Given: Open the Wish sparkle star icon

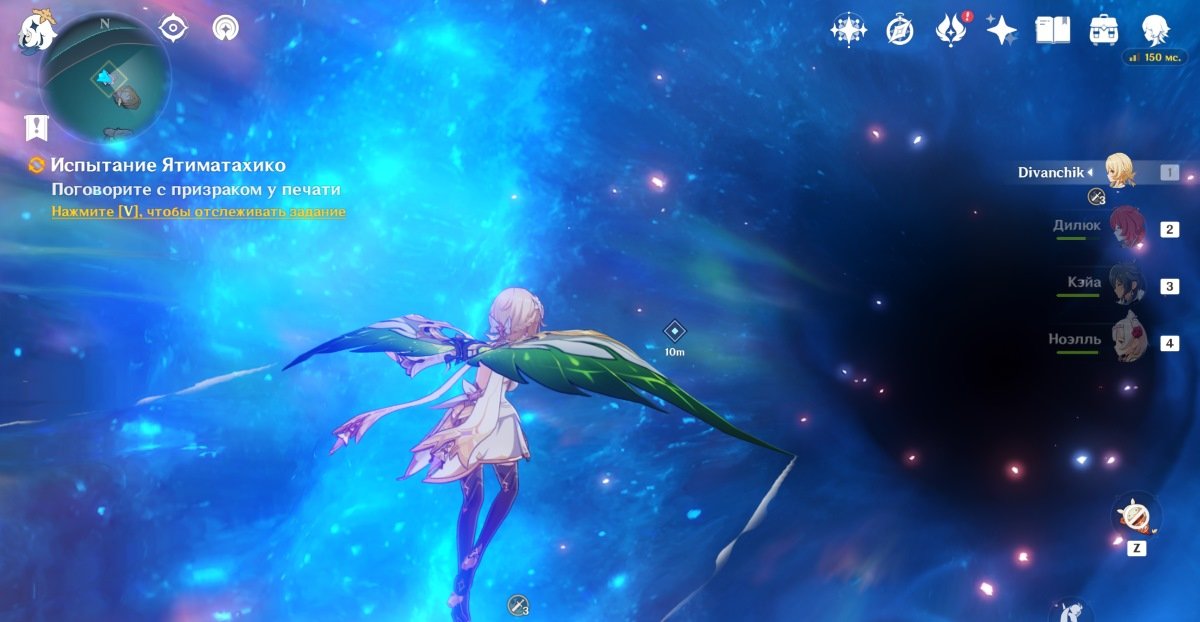Looking at the screenshot, I should point(1001,30).
